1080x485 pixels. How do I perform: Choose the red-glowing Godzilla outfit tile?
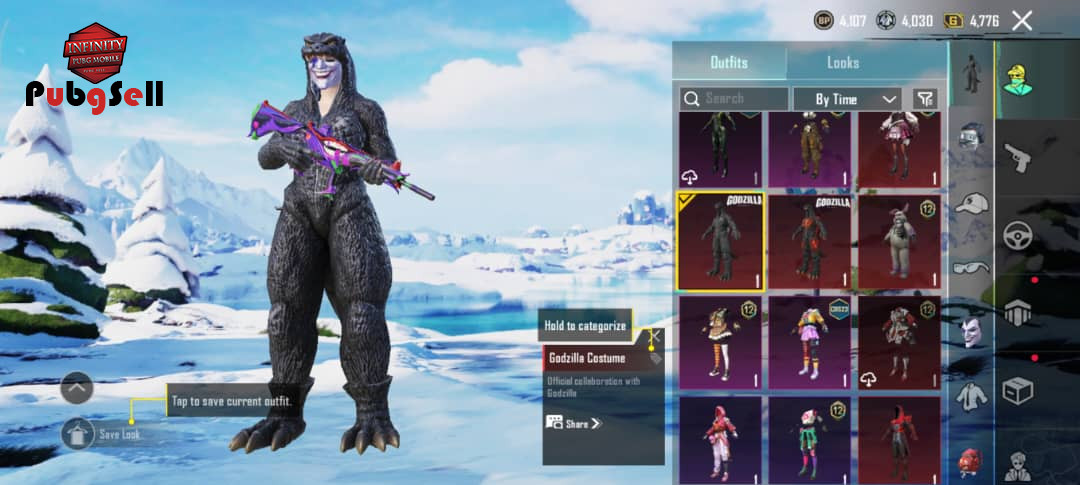tap(809, 241)
